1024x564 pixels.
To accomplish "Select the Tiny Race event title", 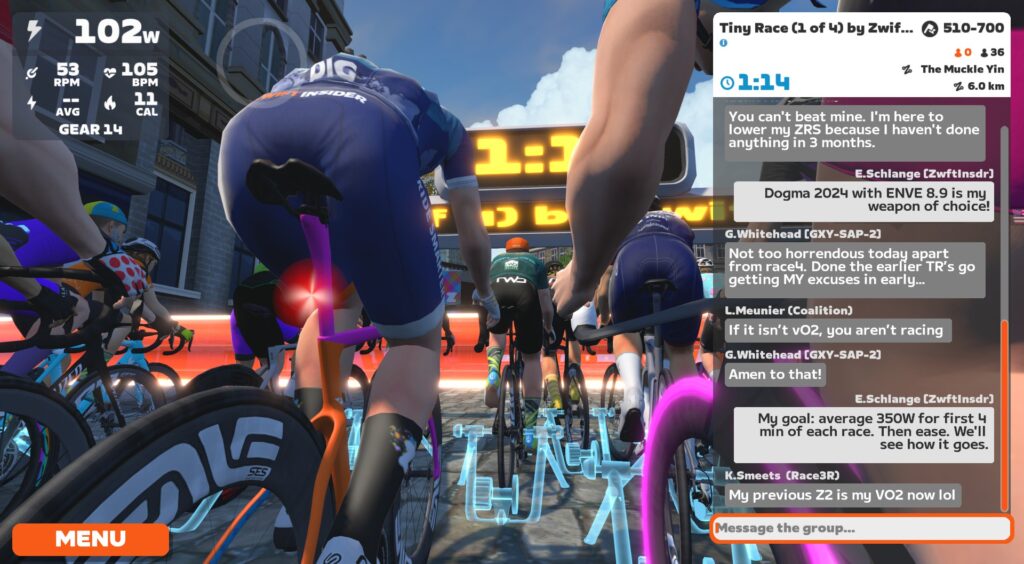I will click(x=815, y=28).
